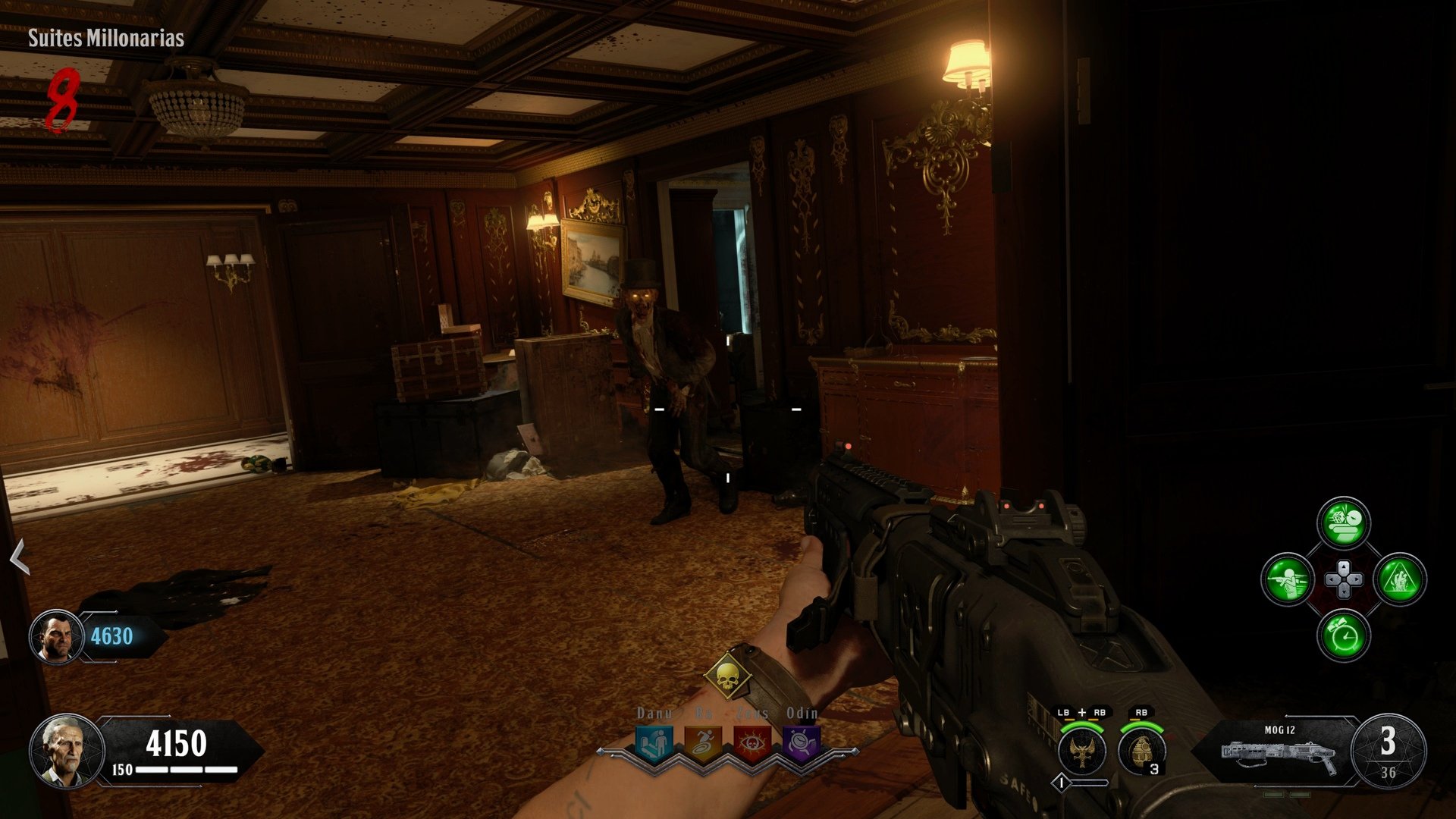Select the Odin stopwatch perk icon
The width and height of the screenshot is (1456, 819).
[x=801, y=743]
